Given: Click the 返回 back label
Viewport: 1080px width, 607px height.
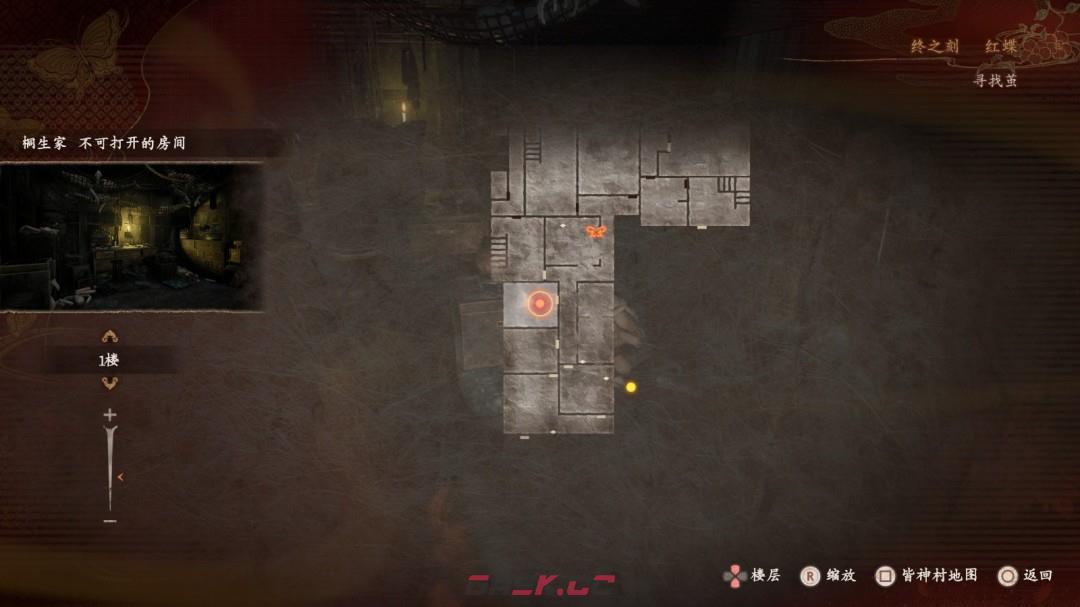Looking at the screenshot, I should coord(1037,575).
